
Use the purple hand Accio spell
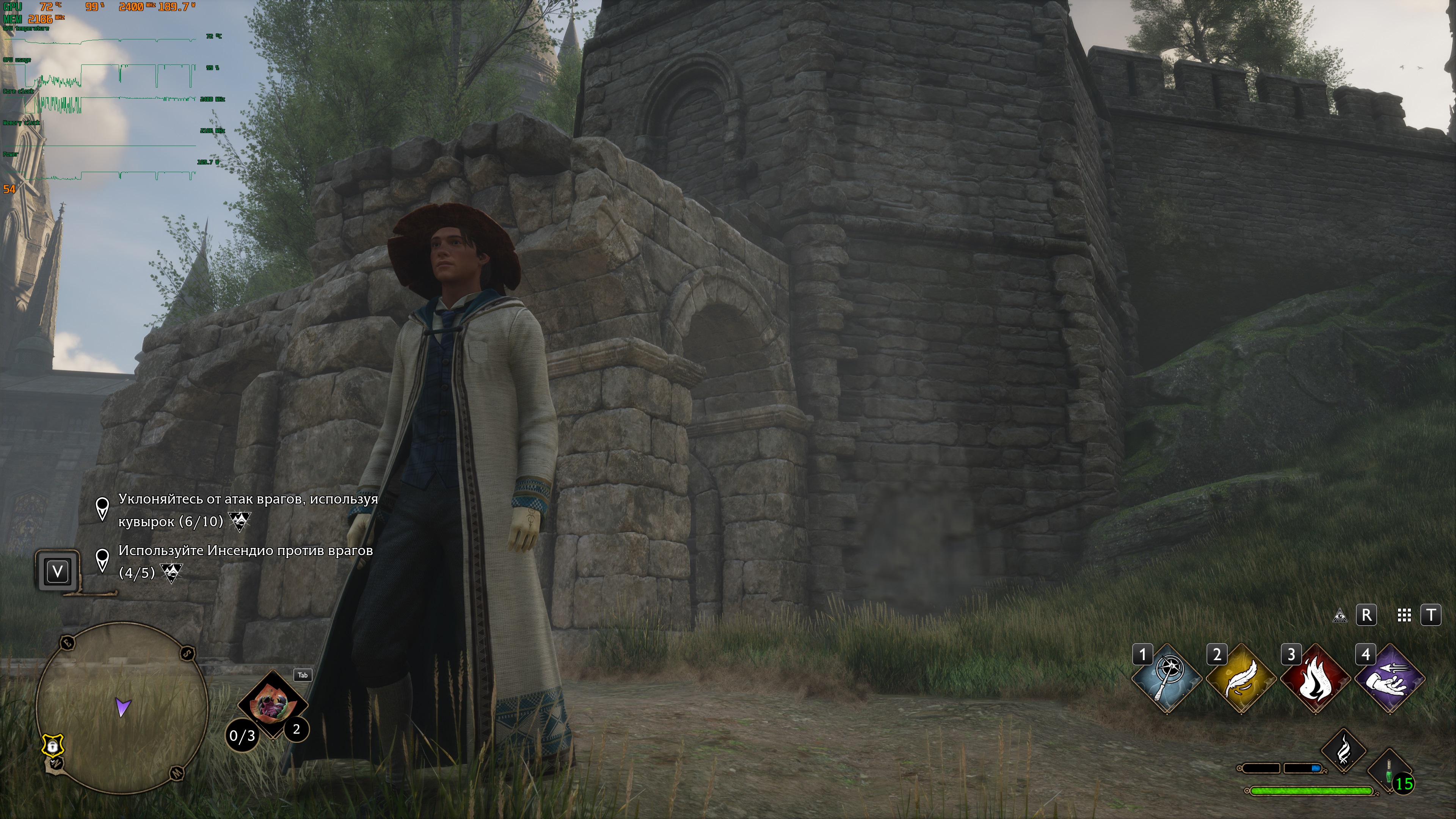pyautogui.click(x=1390, y=679)
